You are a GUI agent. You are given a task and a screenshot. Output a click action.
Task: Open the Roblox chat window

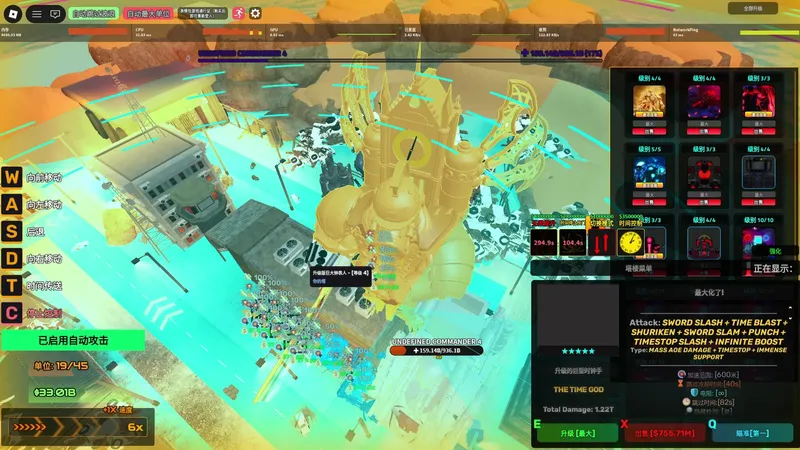(x=54, y=14)
